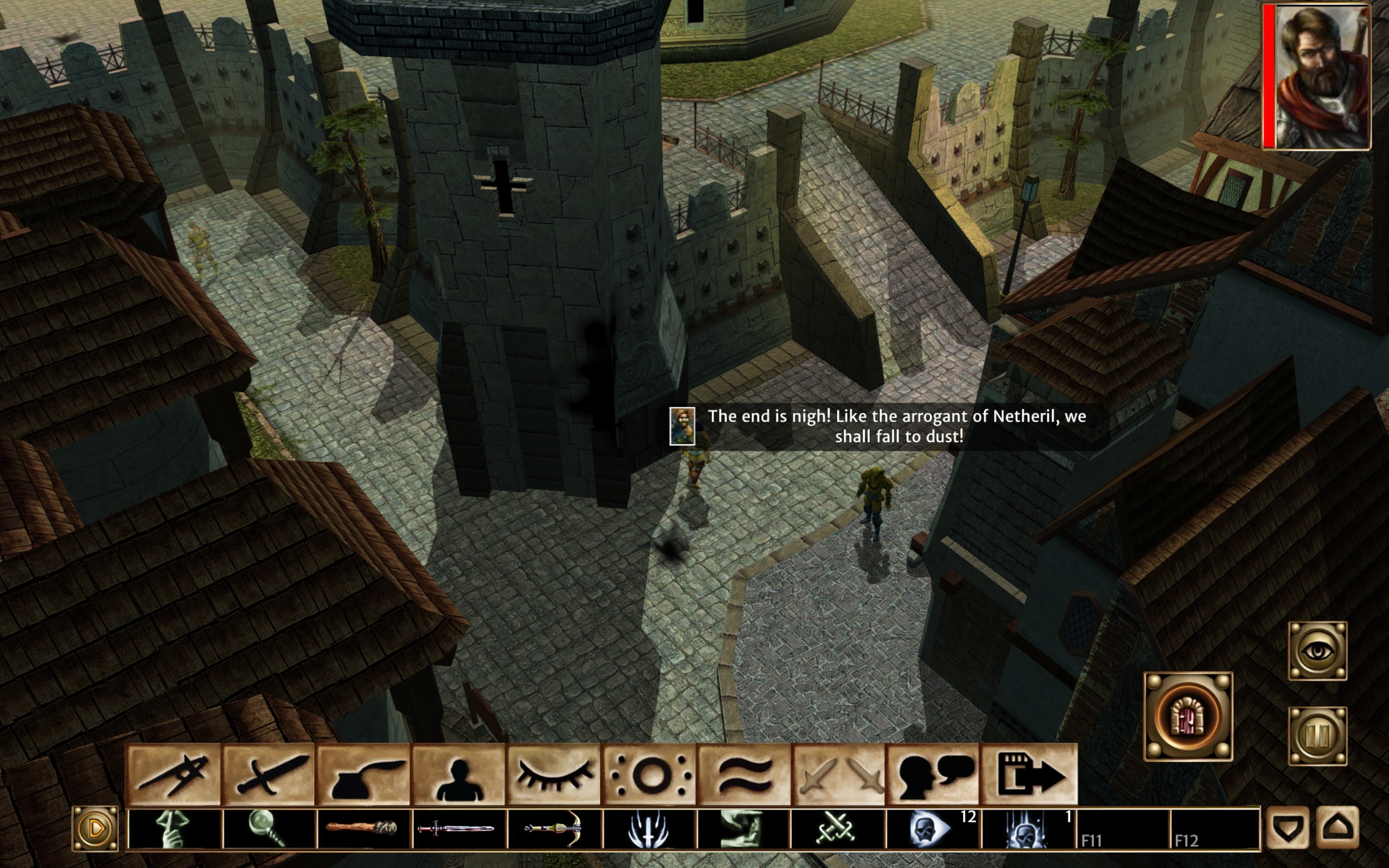
Task: Equip the wooden club quickslot
Action: click(x=363, y=828)
